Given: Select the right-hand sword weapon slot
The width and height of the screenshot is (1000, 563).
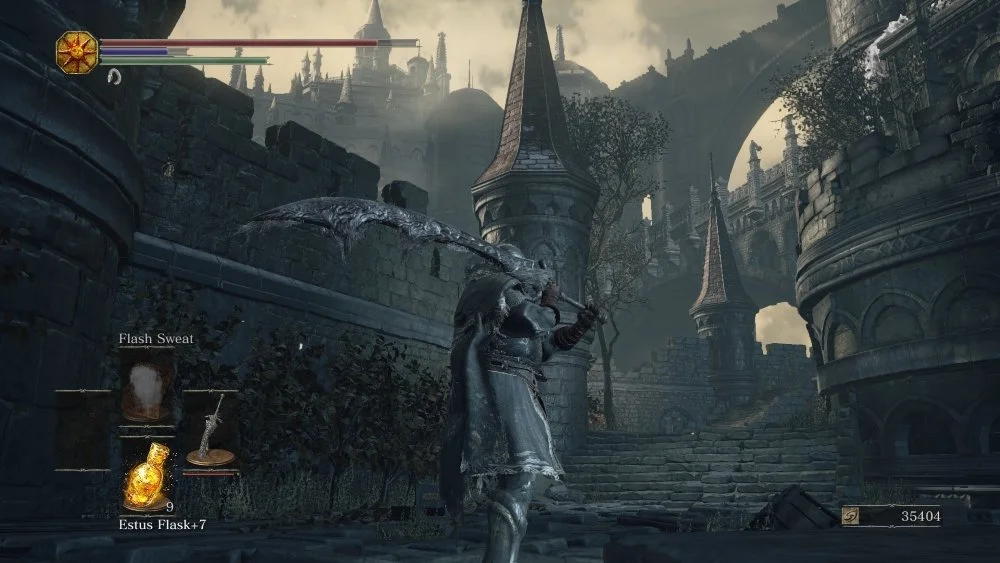Looking at the screenshot, I should [x=211, y=432].
